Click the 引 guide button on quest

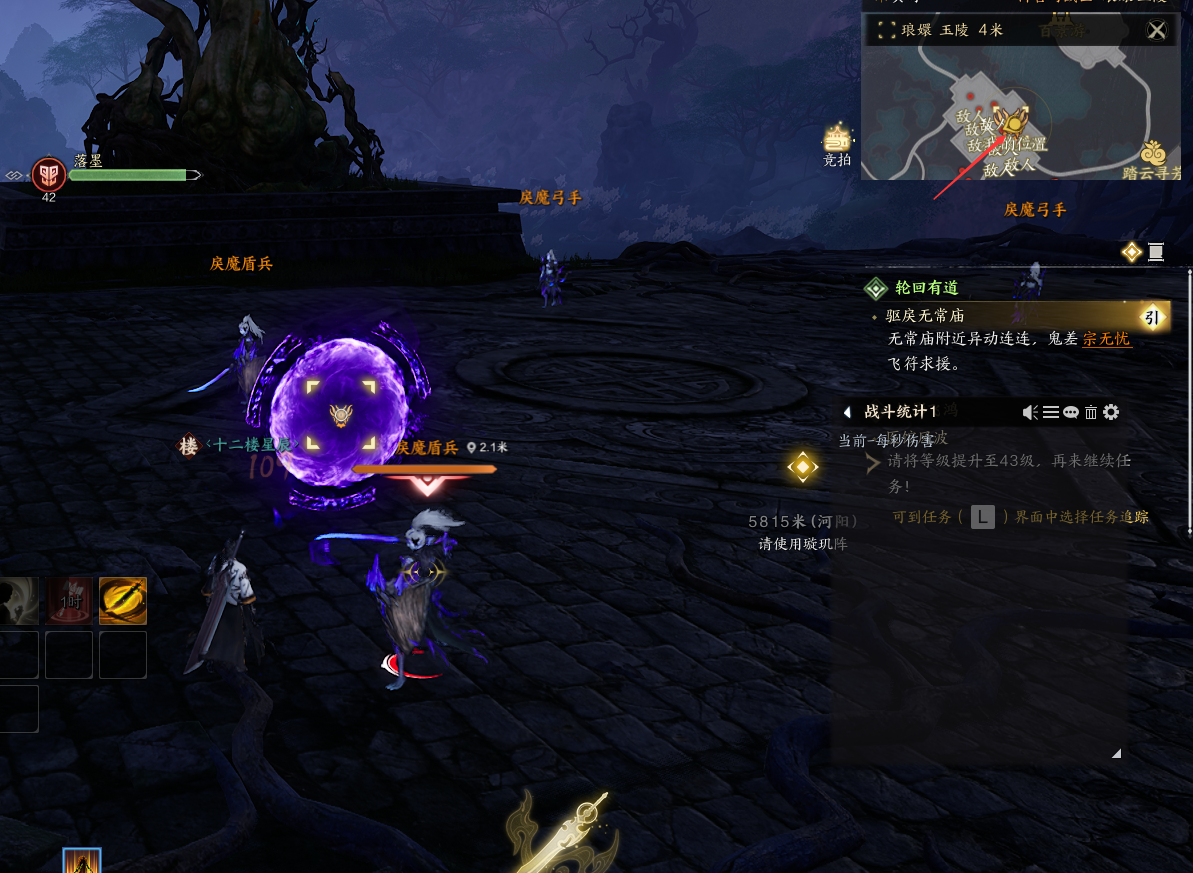pyautogui.click(x=1151, y=318)
